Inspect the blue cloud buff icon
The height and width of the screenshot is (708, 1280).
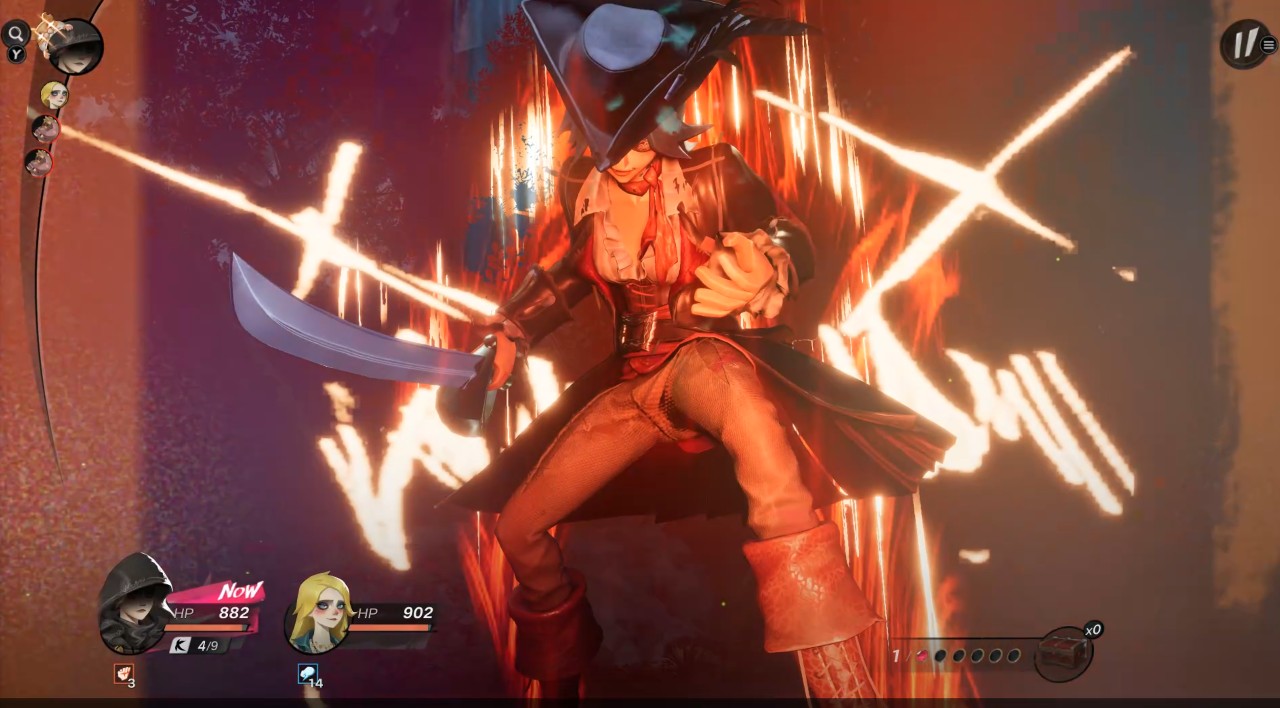pos(307,673)
